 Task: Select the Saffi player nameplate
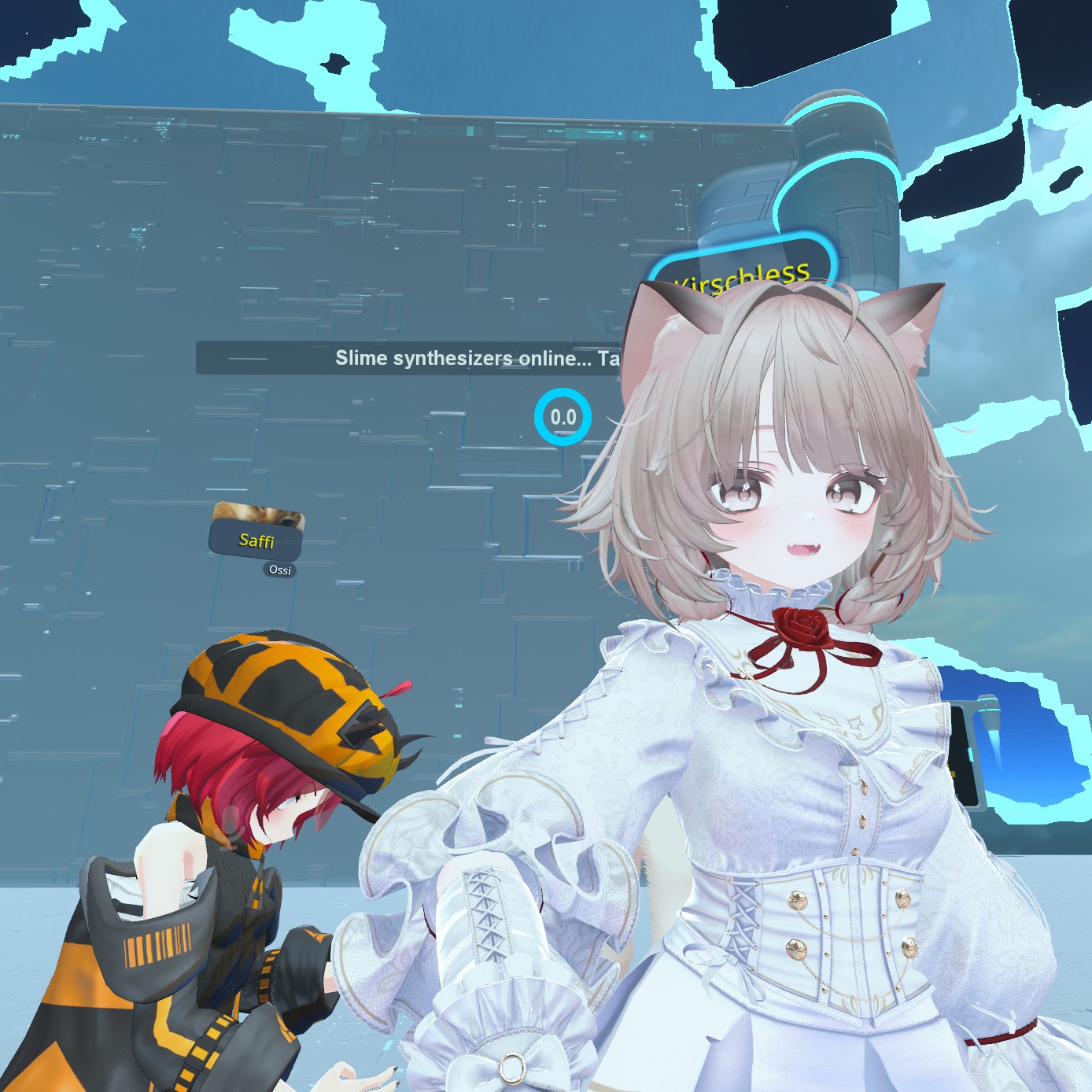[x=256, y=540]
